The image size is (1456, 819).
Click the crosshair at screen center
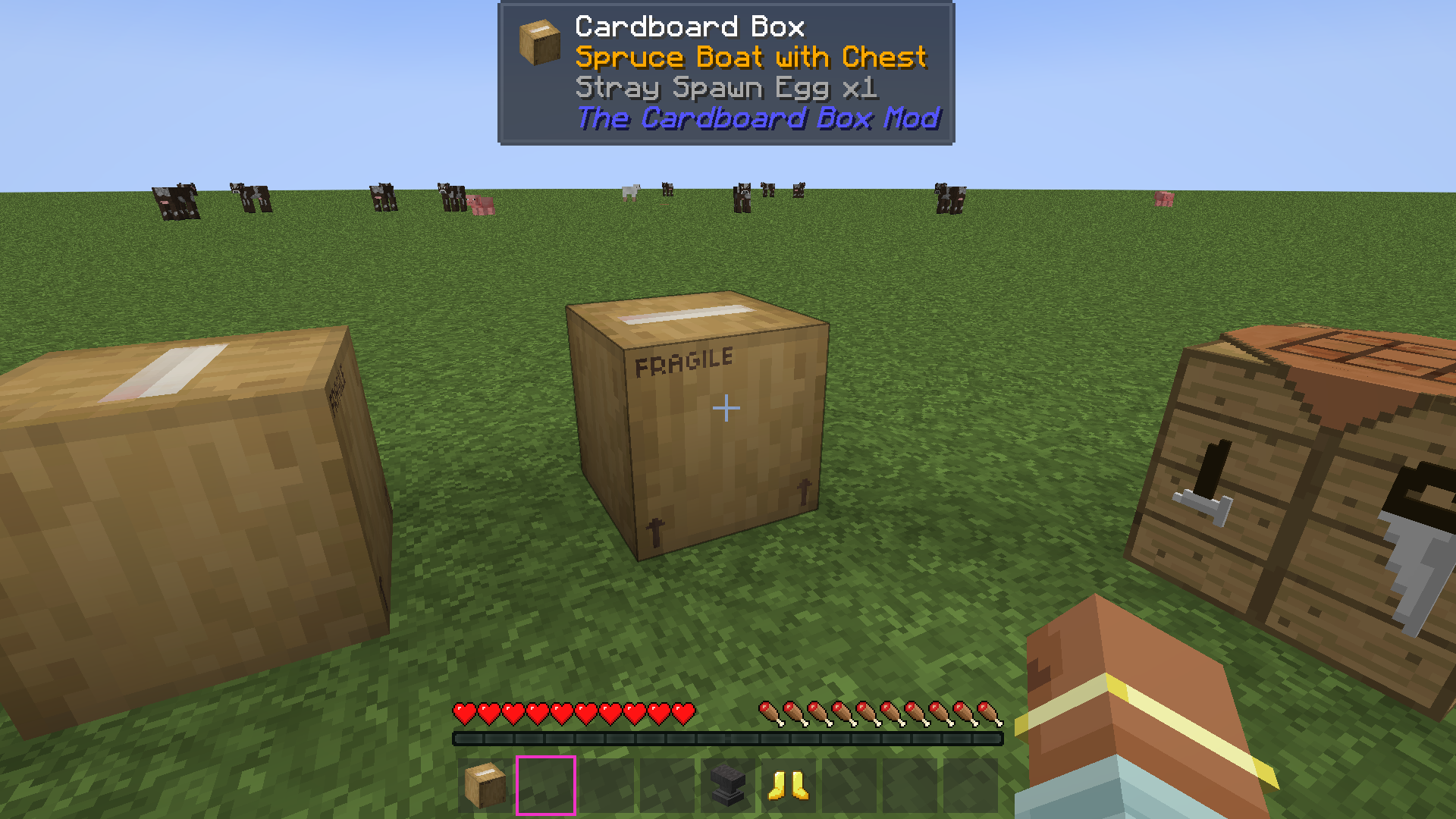[728, 408]
